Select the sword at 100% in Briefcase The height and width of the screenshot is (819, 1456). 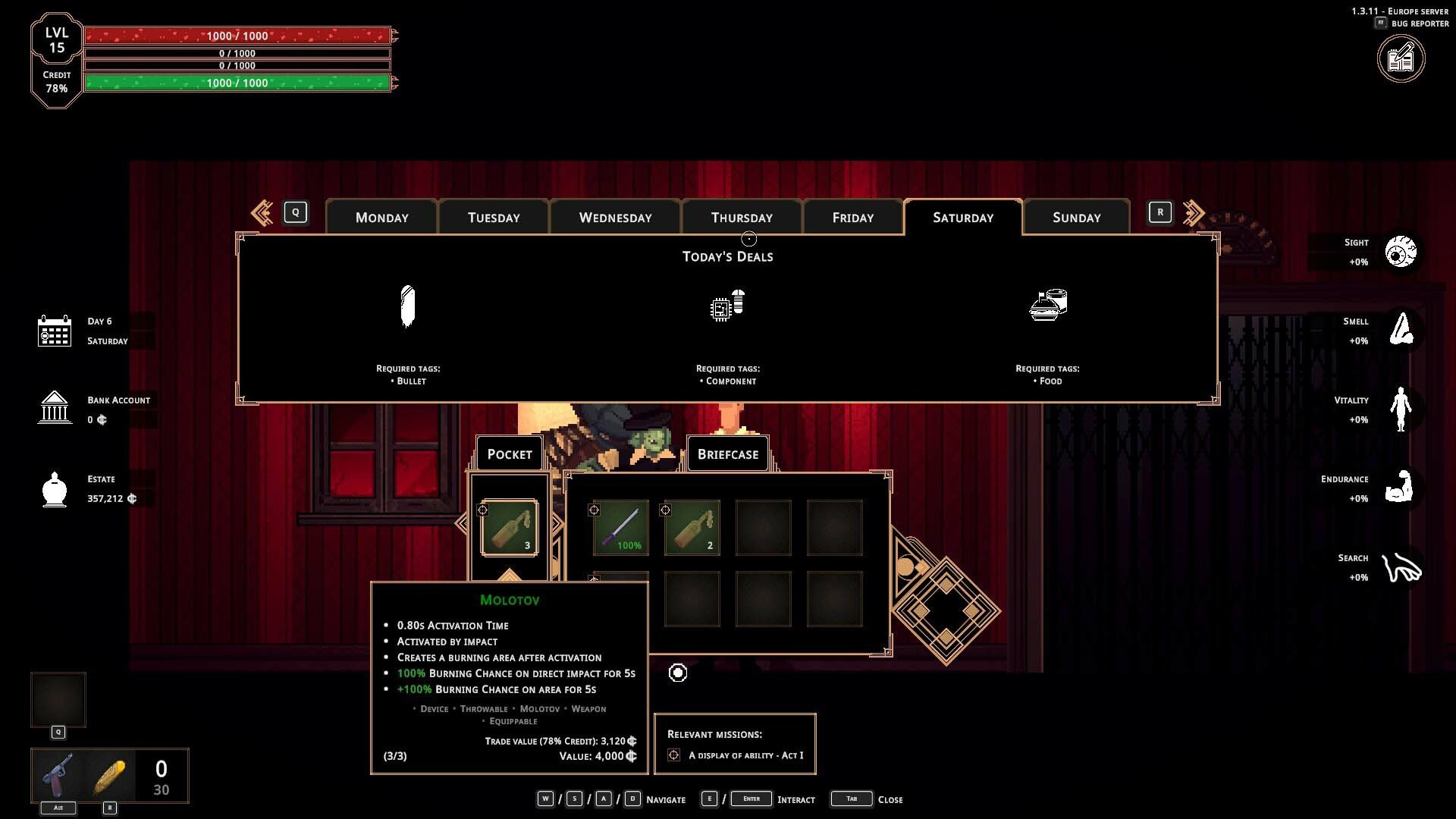[x=621, y=528]
